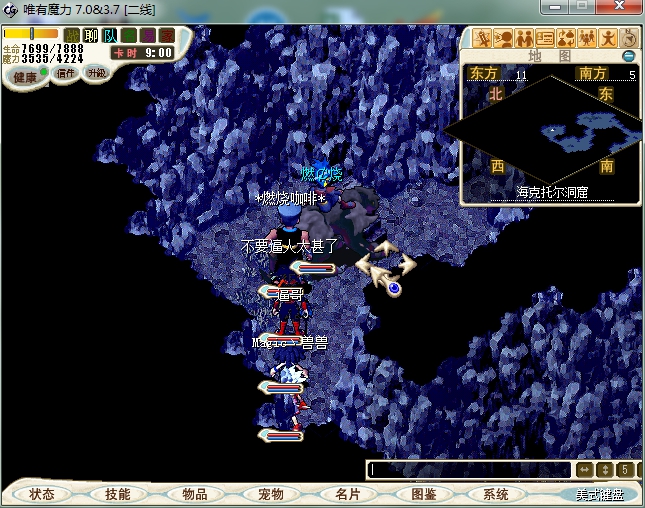Screen dimensions: 645x508
Task: Open the 系统 system menu
Action: [x=496, y=494]
